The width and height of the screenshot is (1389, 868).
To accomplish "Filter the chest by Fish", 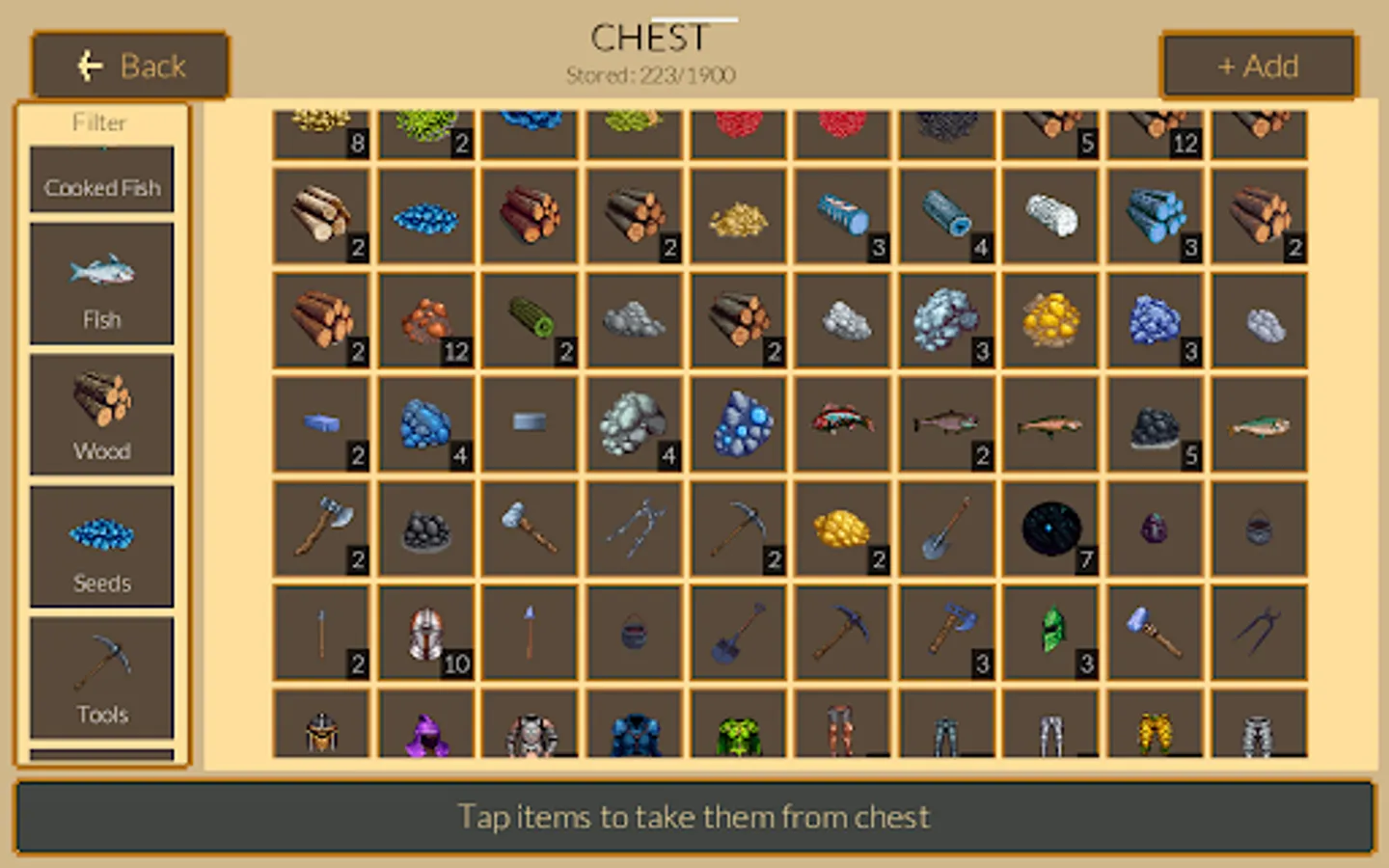I will point(101,283).
